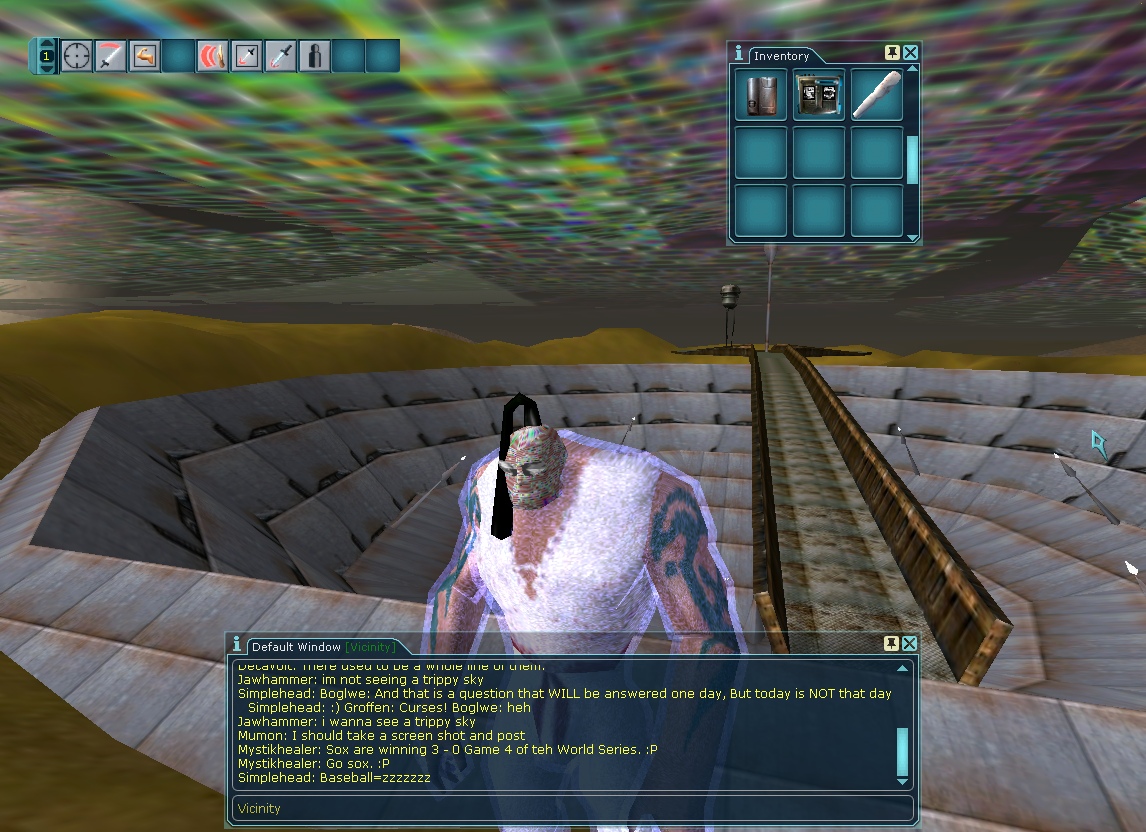Activate the flexing arm ability
This screenshot has width=1146, height=832.
(x=145, y=56)
